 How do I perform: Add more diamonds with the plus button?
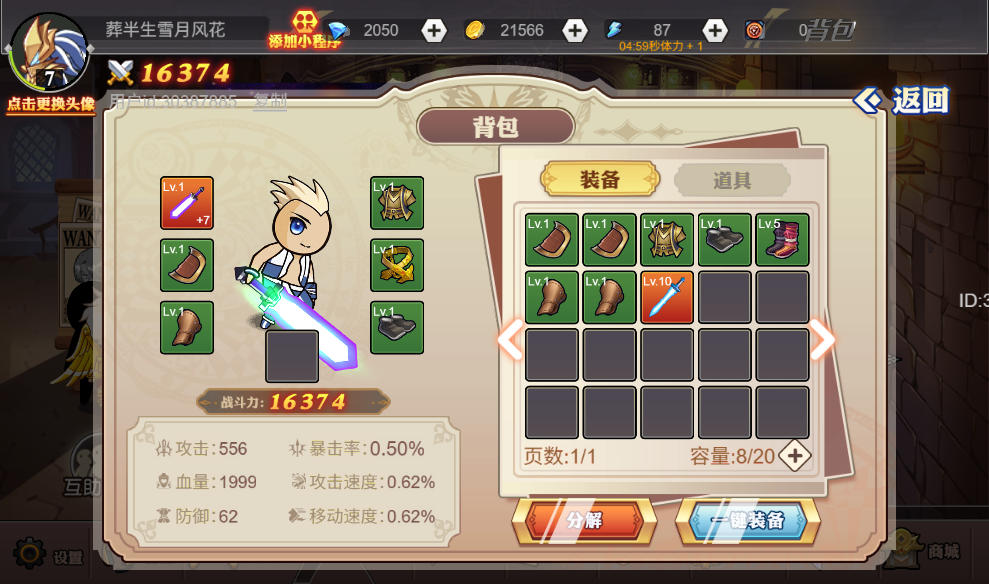pyautogui.click(x=434, y=30)
